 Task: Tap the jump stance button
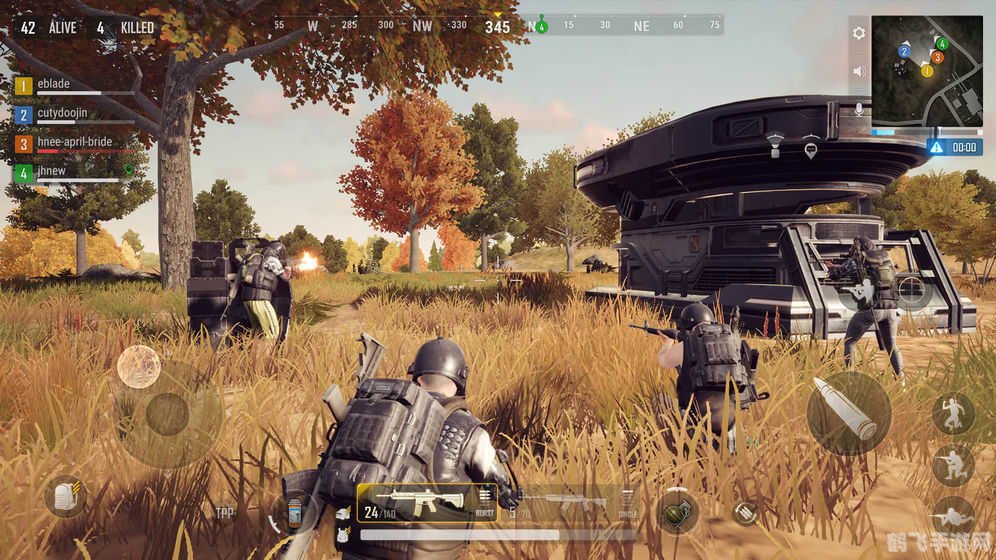click(953, 412)
